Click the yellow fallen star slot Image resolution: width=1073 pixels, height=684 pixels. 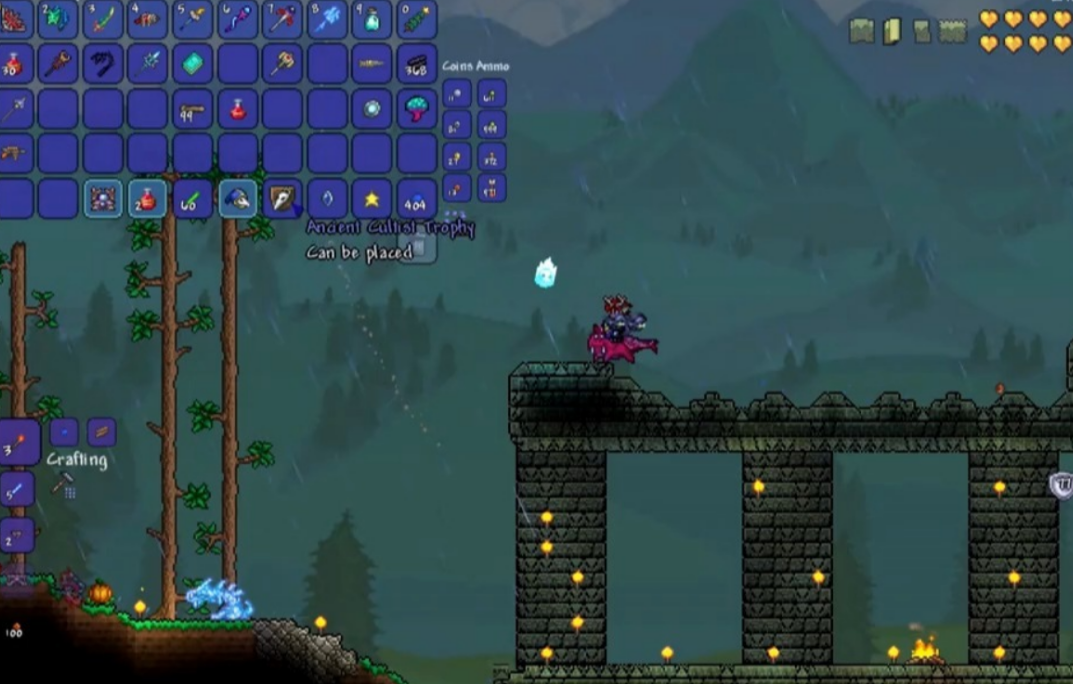pyautogui.click(x=372, y=199)
